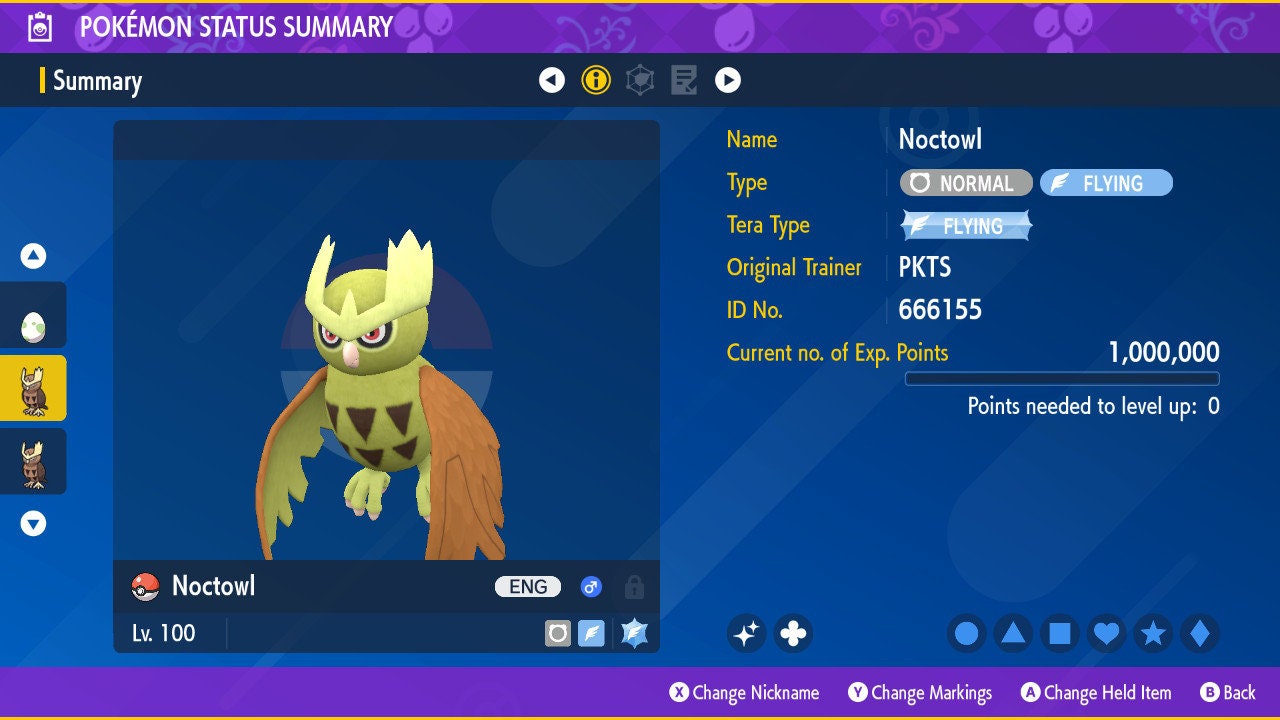The width and height of the screenshot is (1280, 720).
Task: Go to the previous summary page arrow
Action: (x=552, y=80)
